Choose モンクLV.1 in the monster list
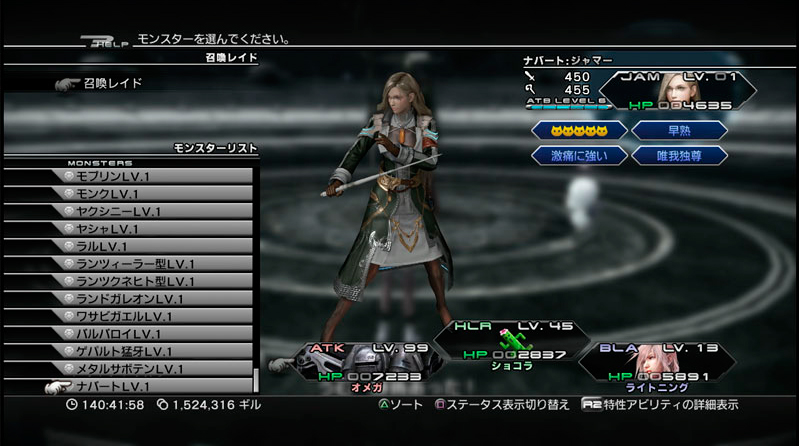The width and height of the screenshot is (799, 446). (150, 193)
